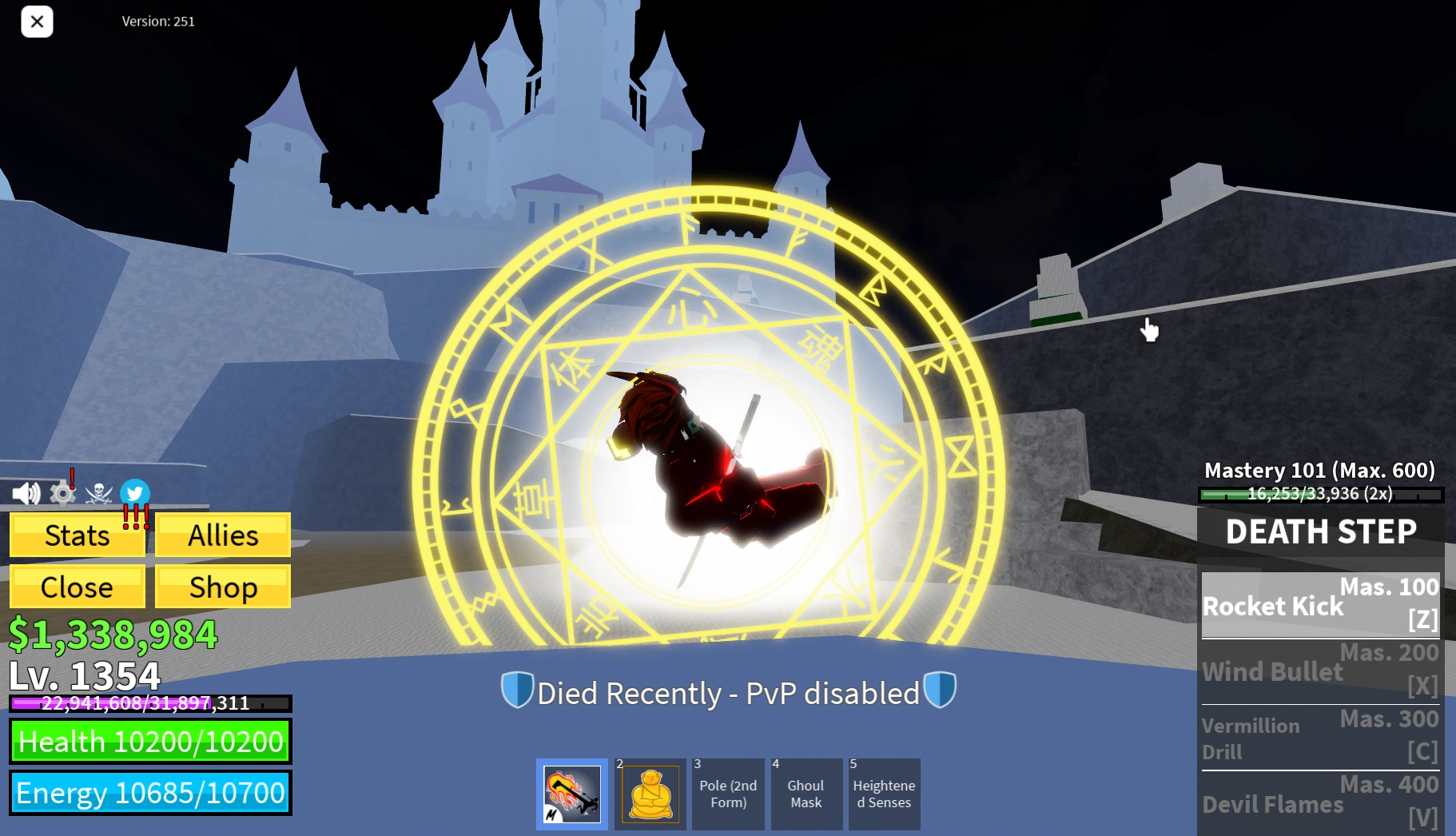
Task: Click the green Health bar
Action: [150, 742]
